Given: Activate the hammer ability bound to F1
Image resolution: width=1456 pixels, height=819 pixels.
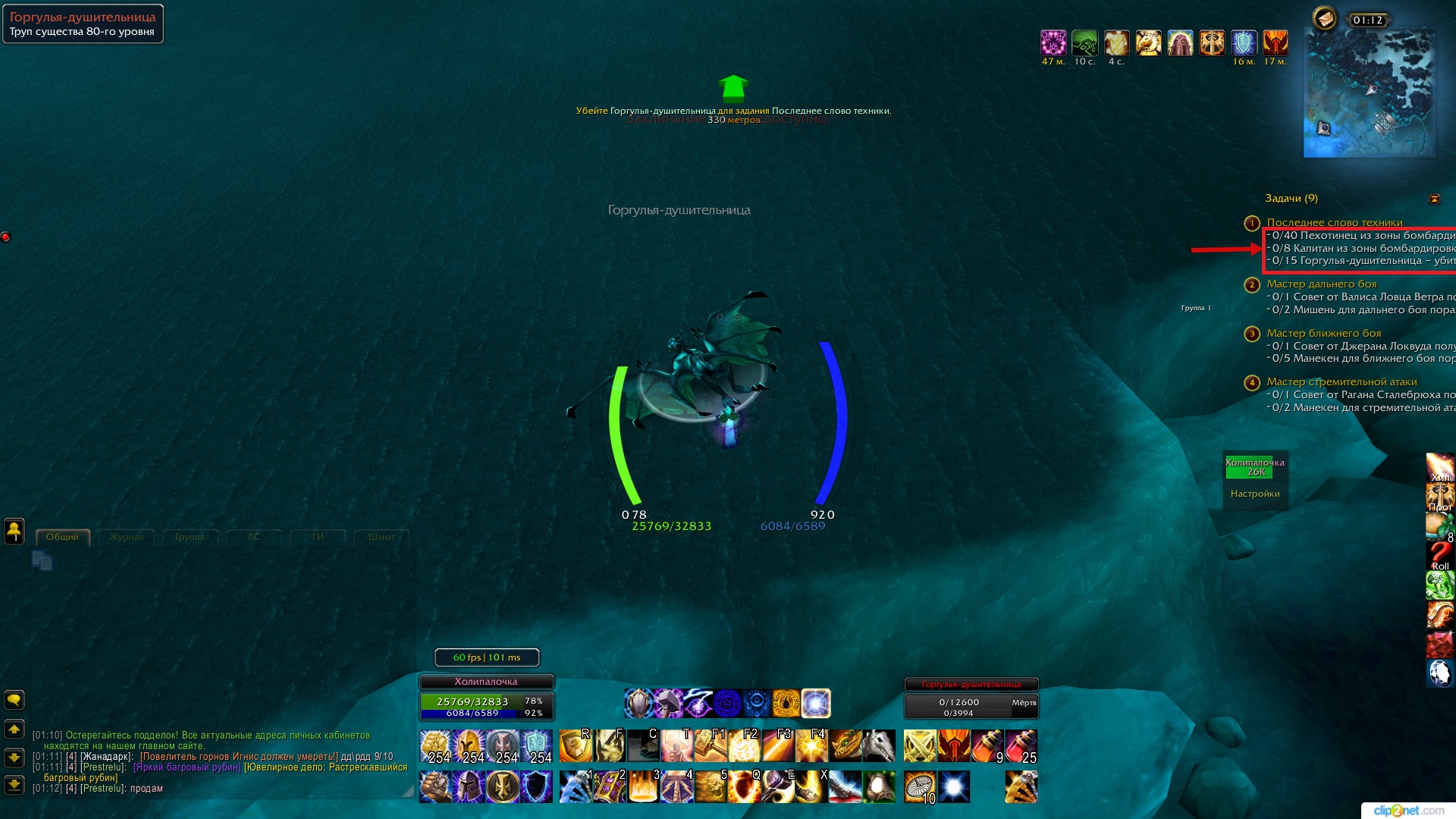Looking at the screenshot, I should 711,746.
